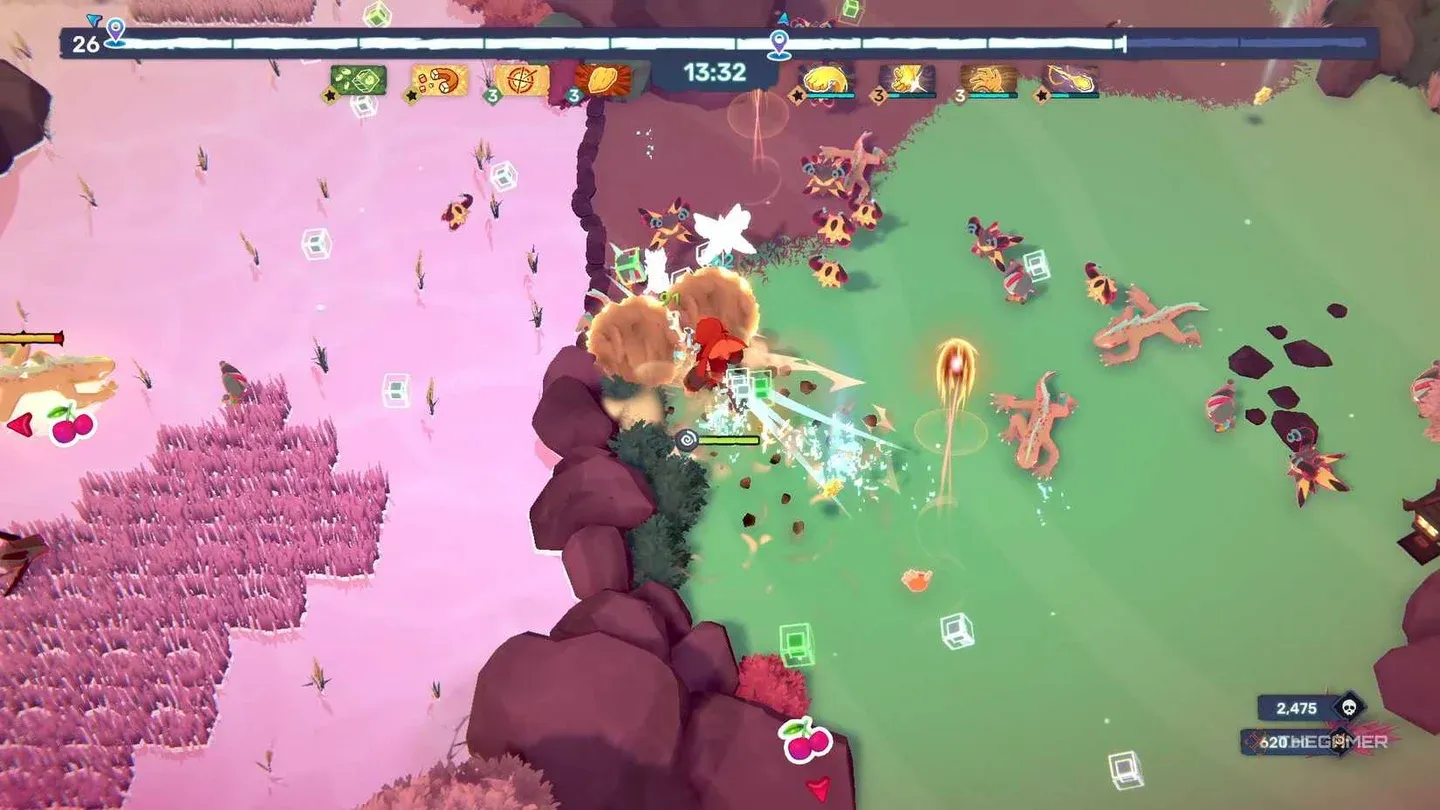The height and width of the screenshot is (810, 1440).
Task: Activate the glowing fist burst ability
Action: (907, 80)
